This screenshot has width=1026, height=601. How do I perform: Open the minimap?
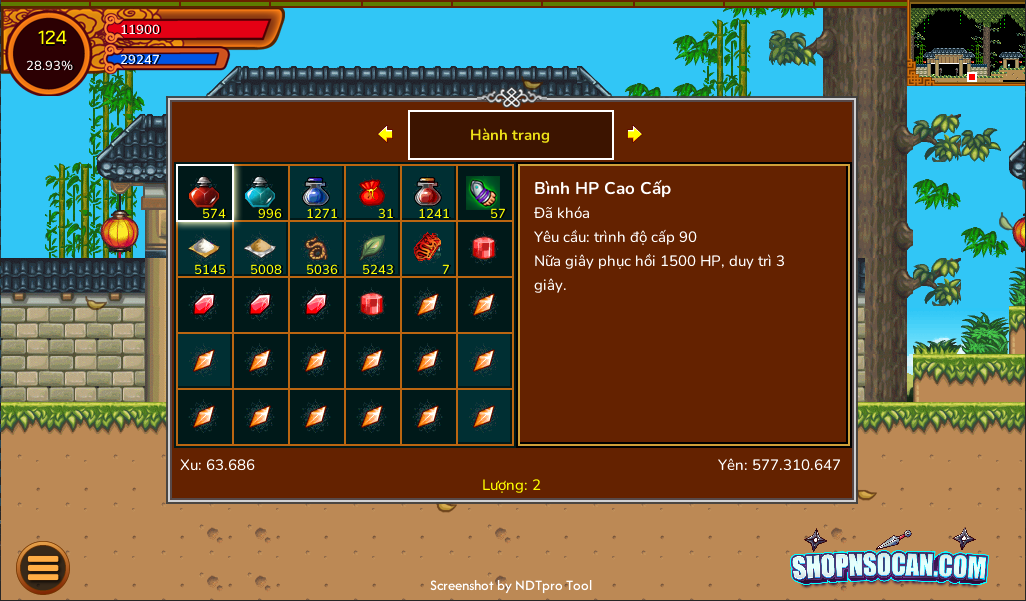point(967,43)
